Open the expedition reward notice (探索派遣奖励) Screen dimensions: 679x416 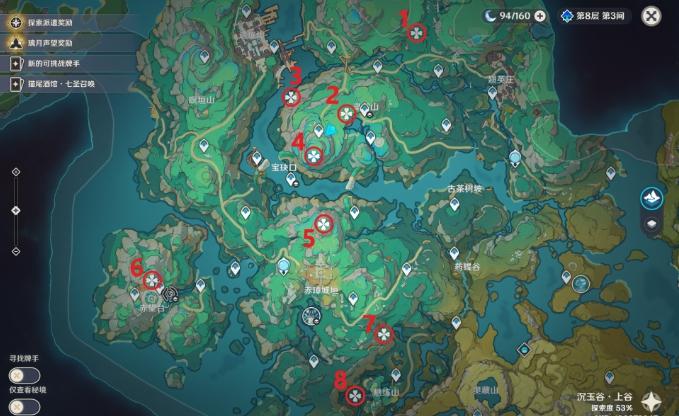click(x=60, y=22)
